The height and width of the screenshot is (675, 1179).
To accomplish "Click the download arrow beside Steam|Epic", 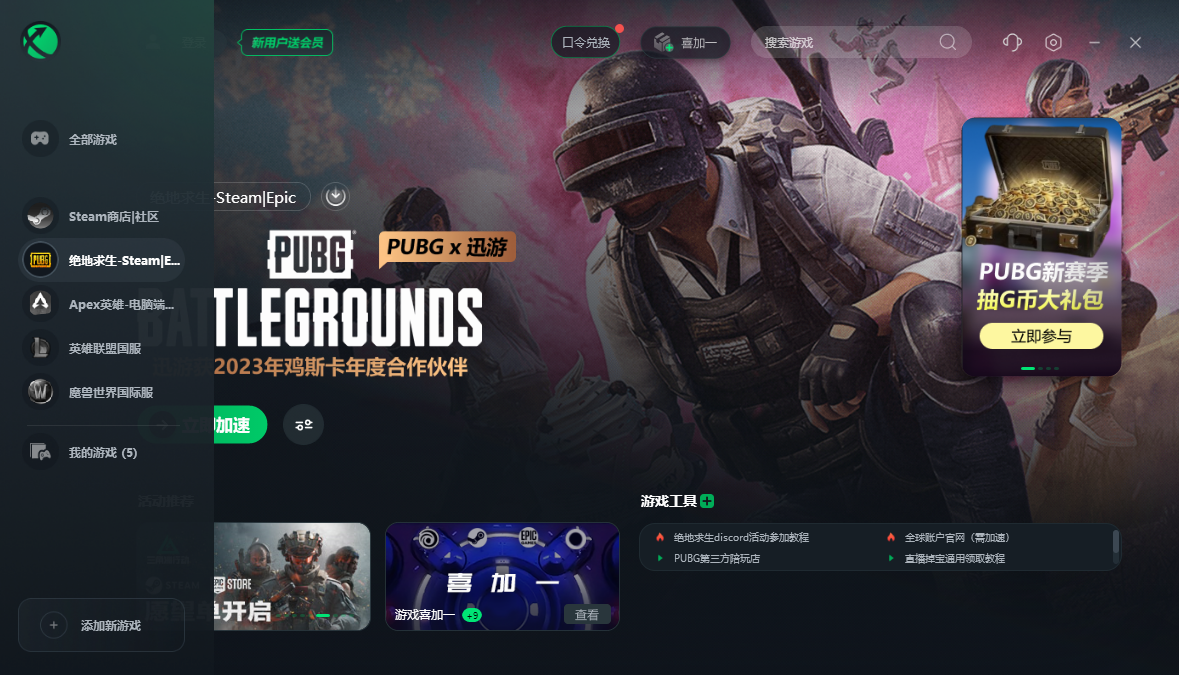I will tap(335, 196).
